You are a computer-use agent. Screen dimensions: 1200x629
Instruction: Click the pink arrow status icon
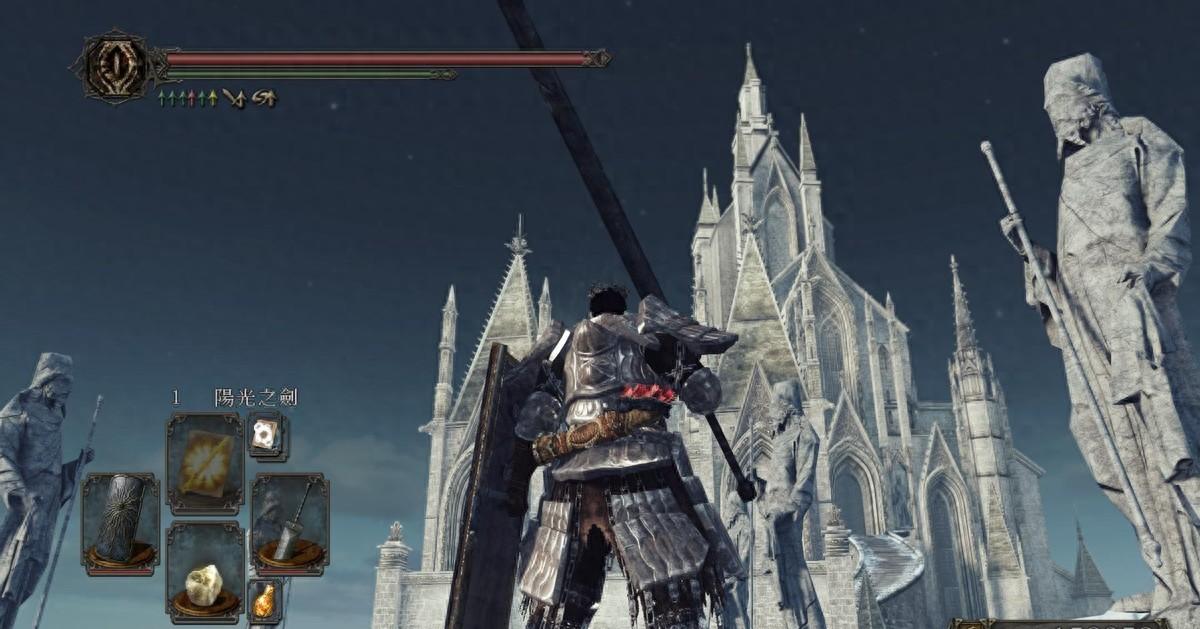point(191,98)
